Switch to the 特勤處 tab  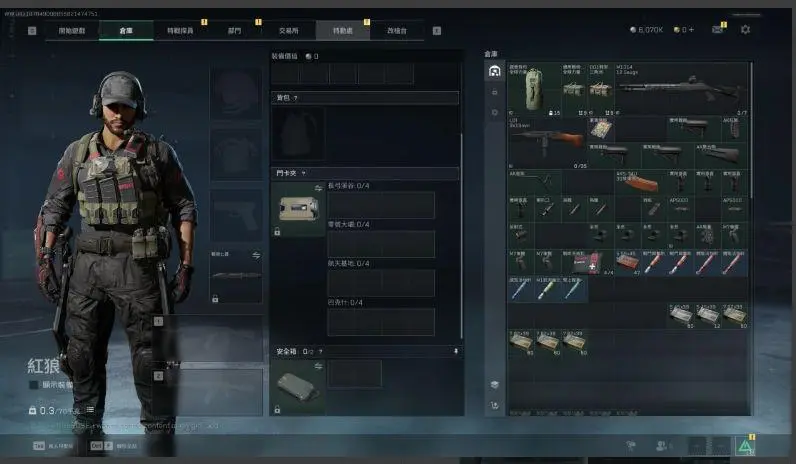343,31
